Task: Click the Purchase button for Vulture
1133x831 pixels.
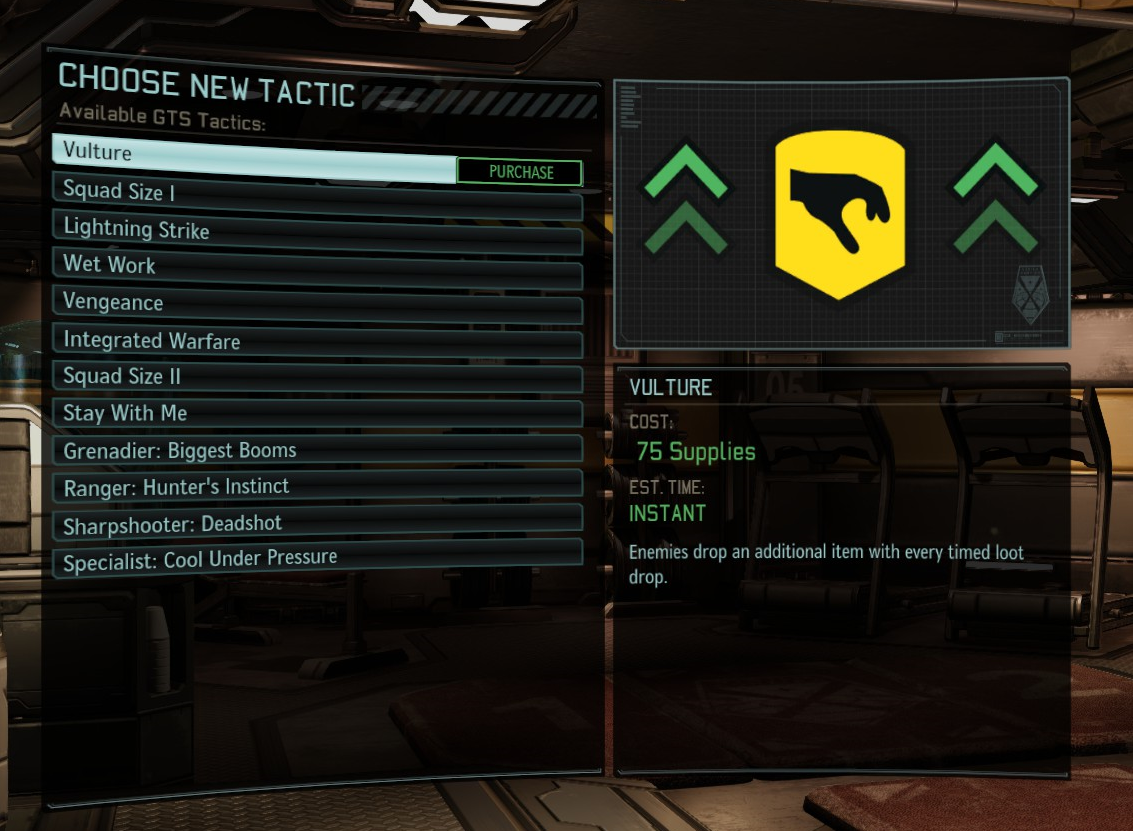Action: coord(519,172)
